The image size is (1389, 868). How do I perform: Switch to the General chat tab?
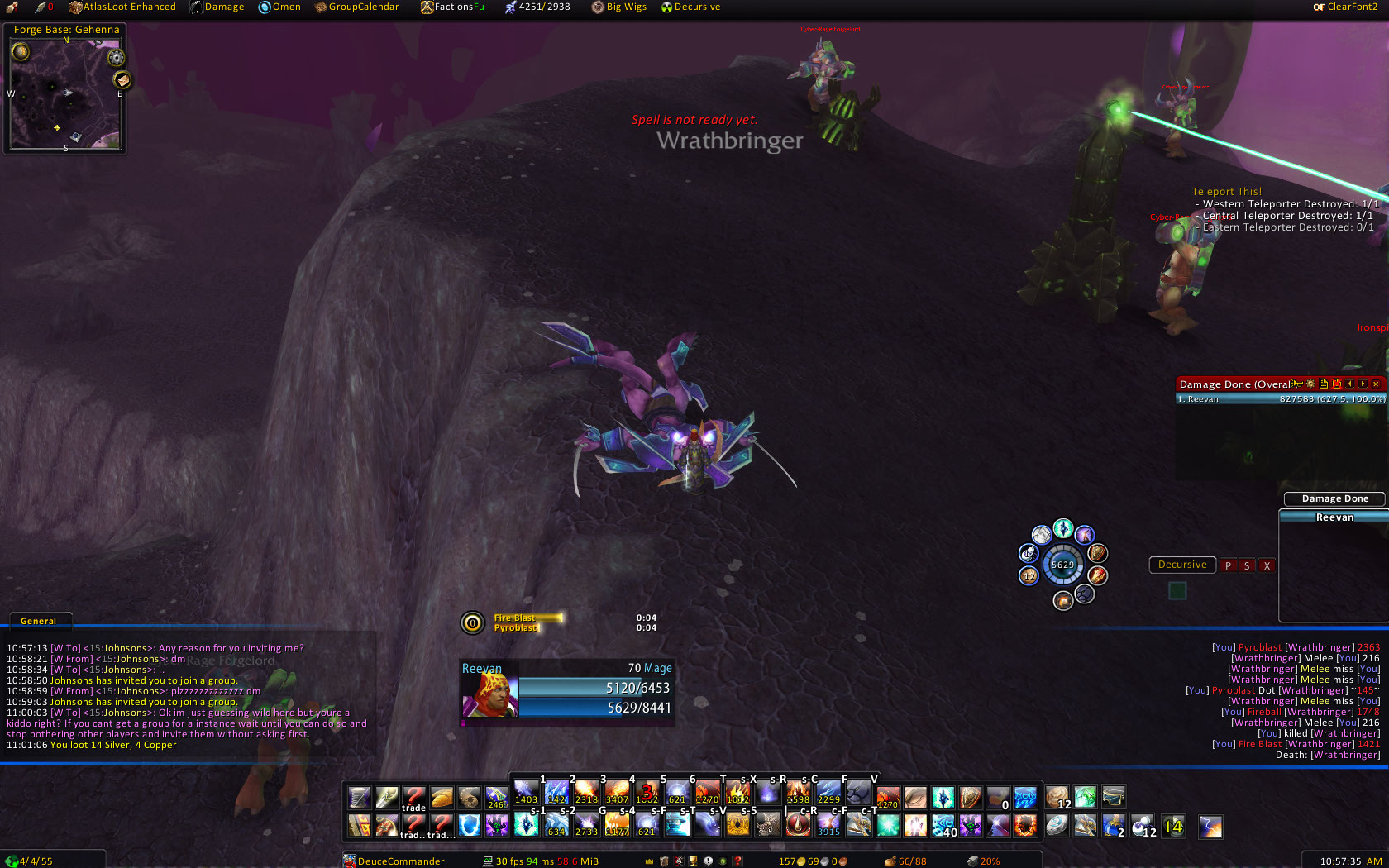pos(39,621)
